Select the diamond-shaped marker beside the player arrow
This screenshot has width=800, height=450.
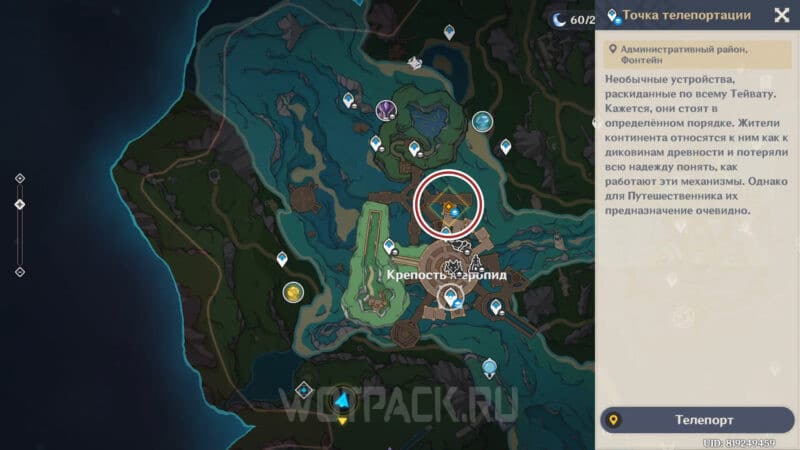pos(304,390)
